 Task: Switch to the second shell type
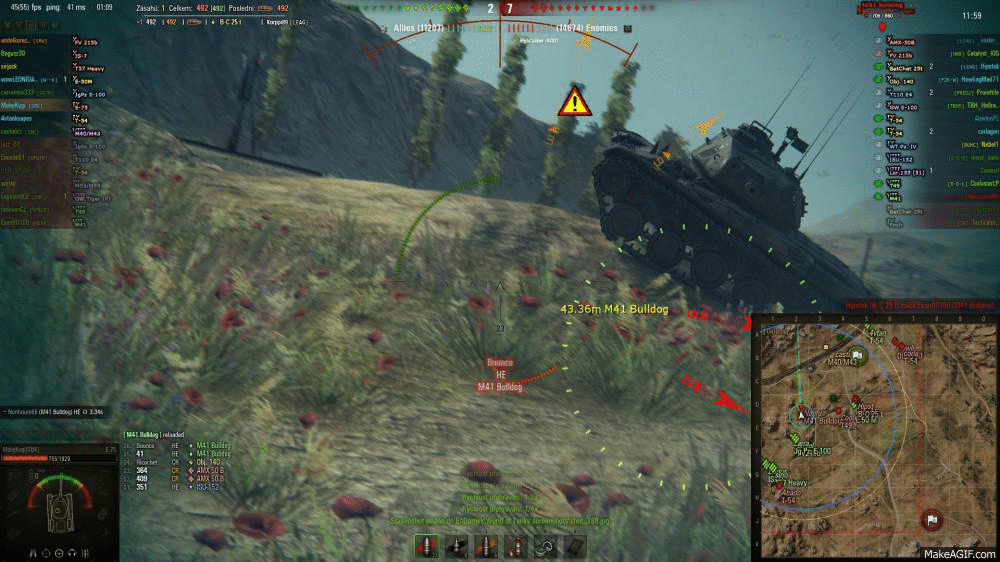click(457, 545)
